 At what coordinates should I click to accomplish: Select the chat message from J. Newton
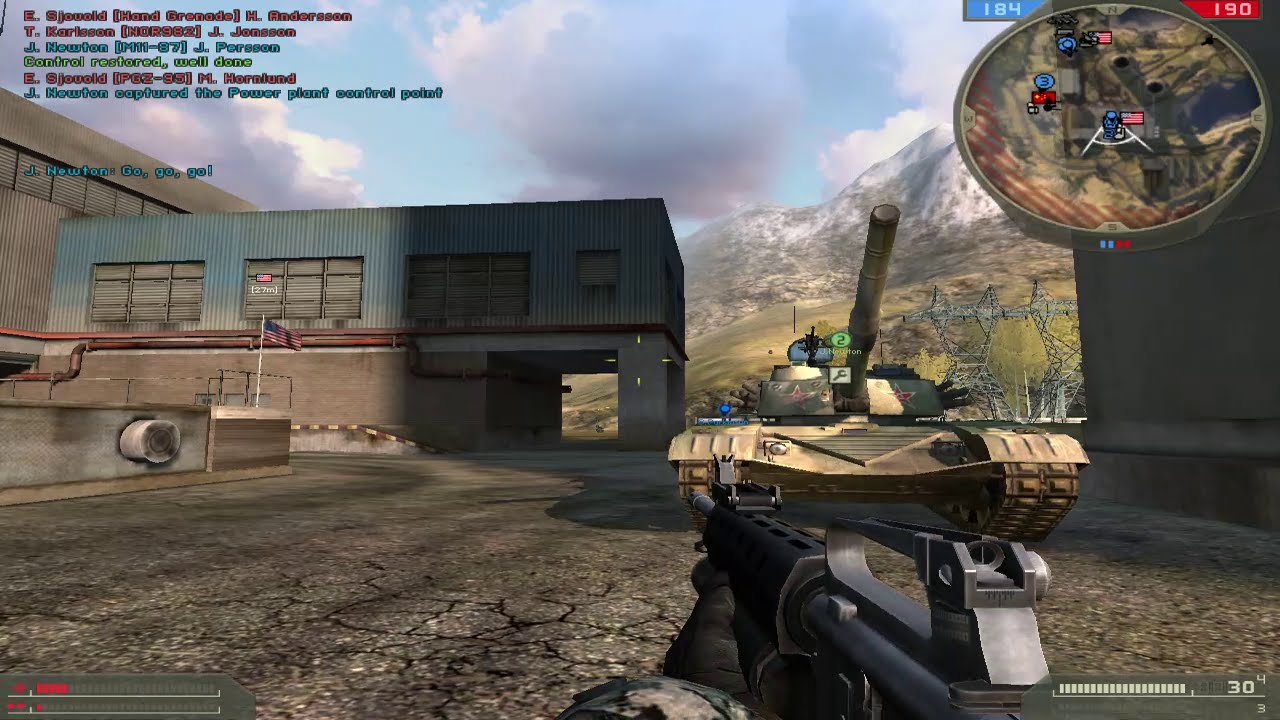[118, 170]
